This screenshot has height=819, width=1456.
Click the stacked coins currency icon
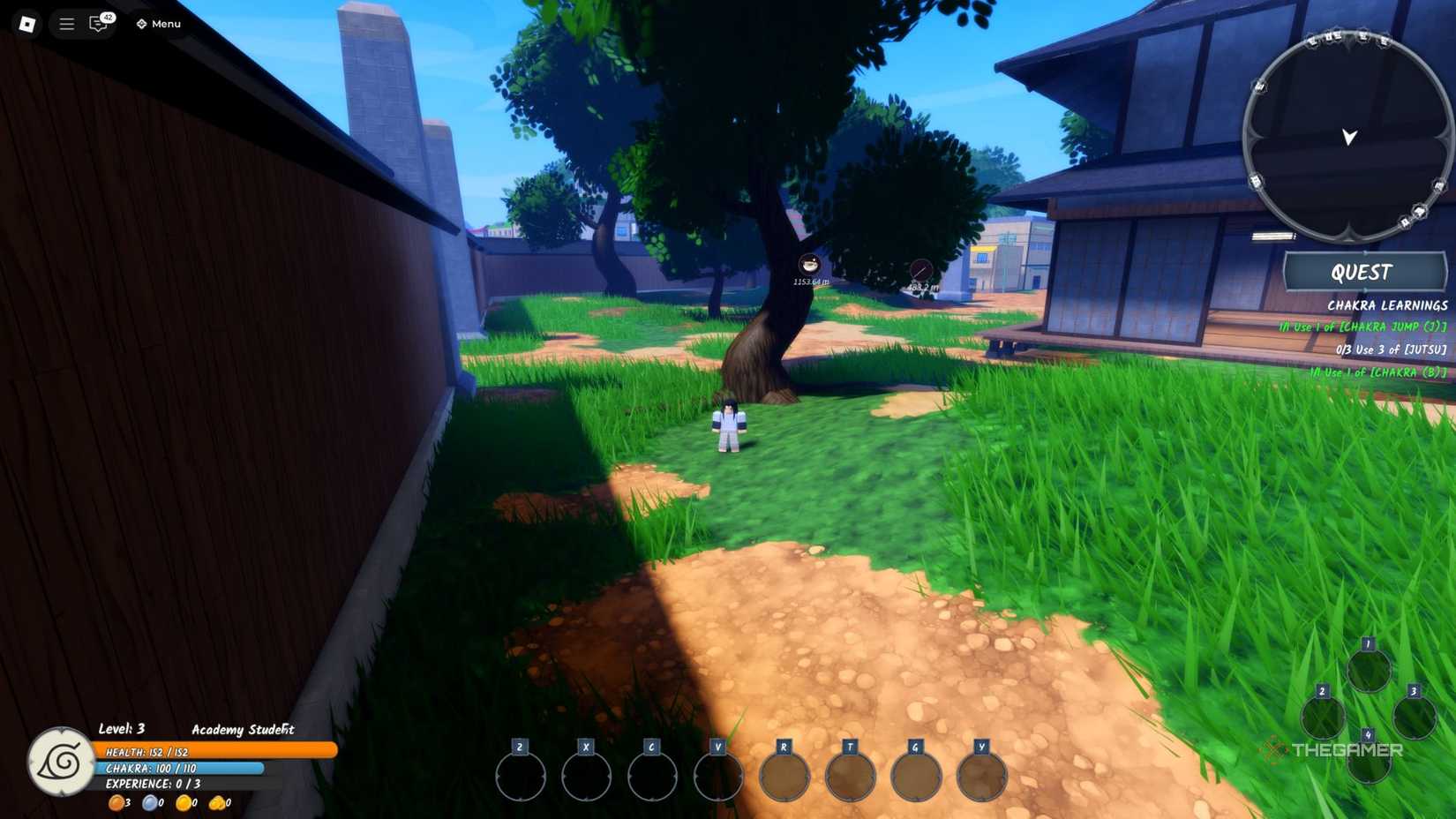click(217, 802)
